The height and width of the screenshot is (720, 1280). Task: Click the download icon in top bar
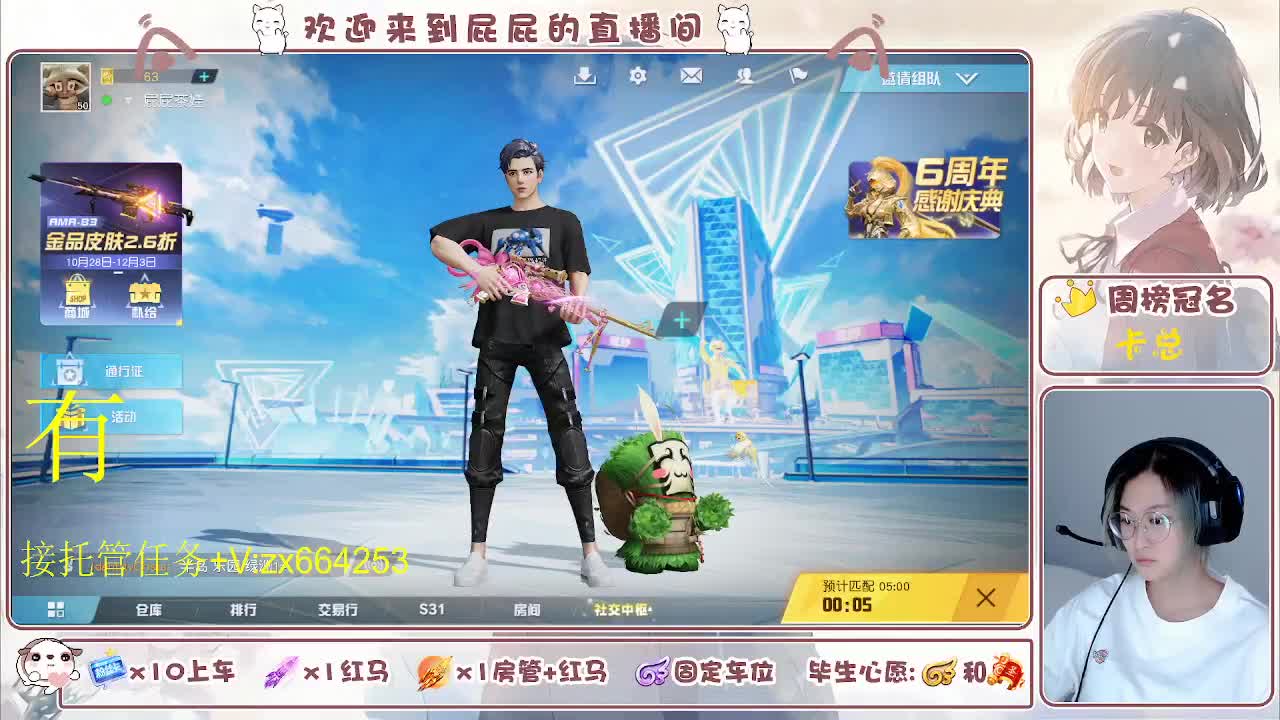584,76
